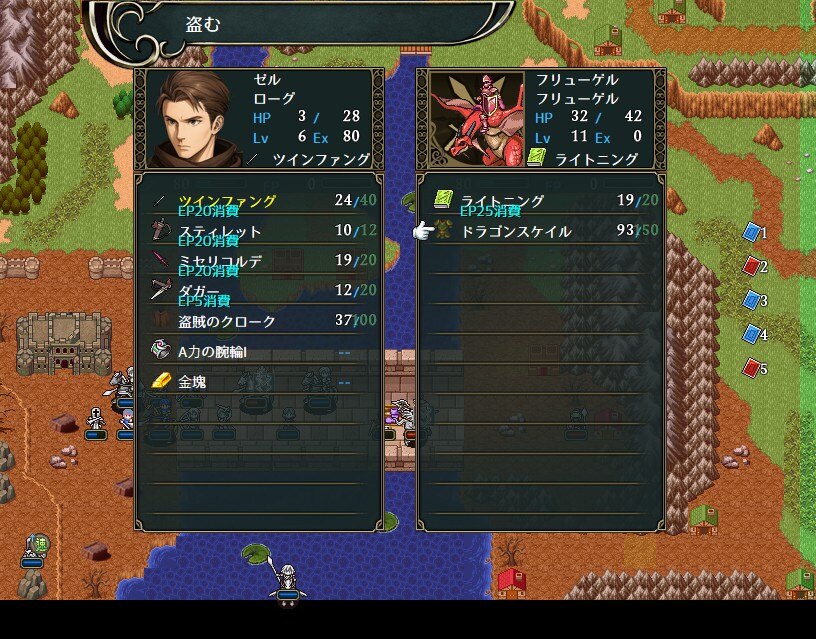This screenshot has height=639, width=816.
Task: Click the blue flag marker numbered 1
Action: tap(753, 232)
